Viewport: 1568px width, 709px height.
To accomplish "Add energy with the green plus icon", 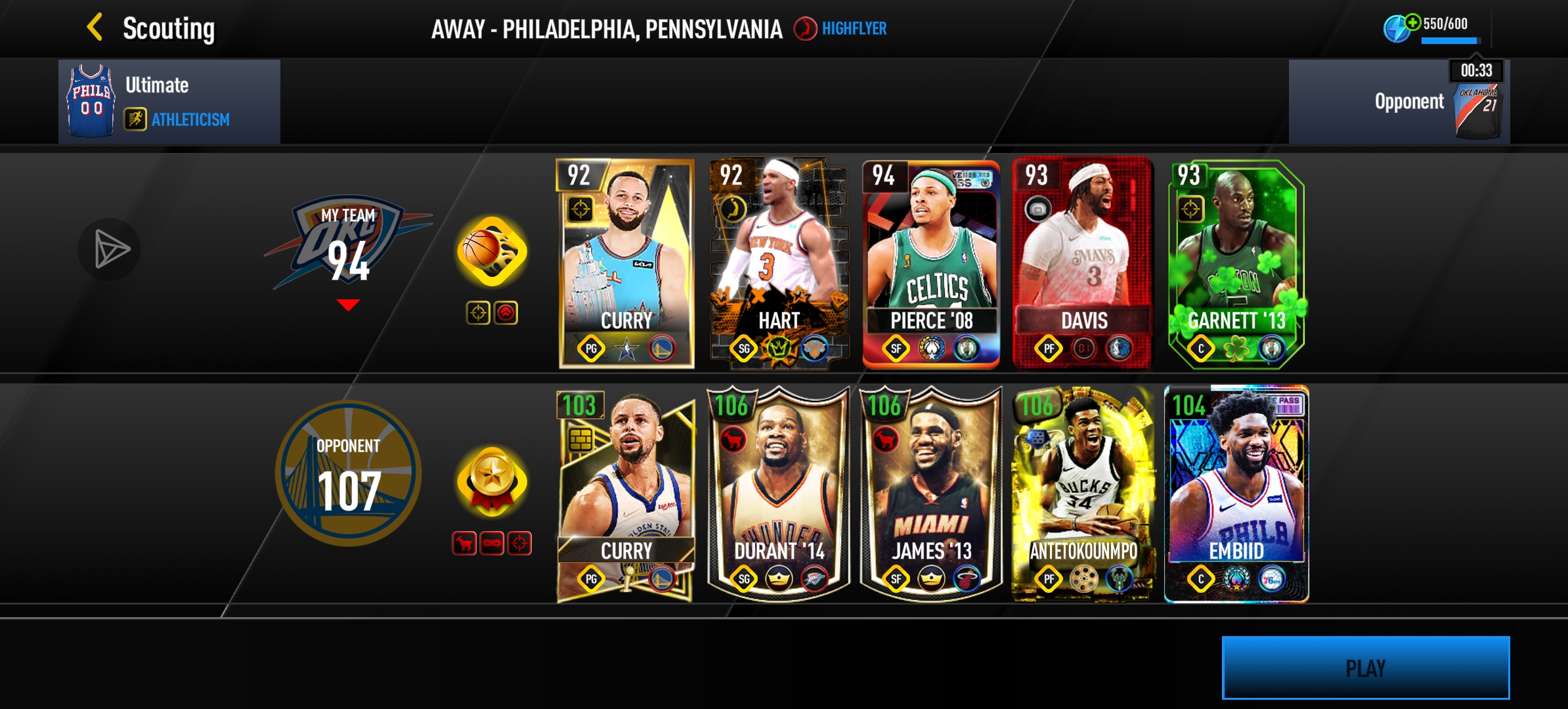I will point(1411,22).
